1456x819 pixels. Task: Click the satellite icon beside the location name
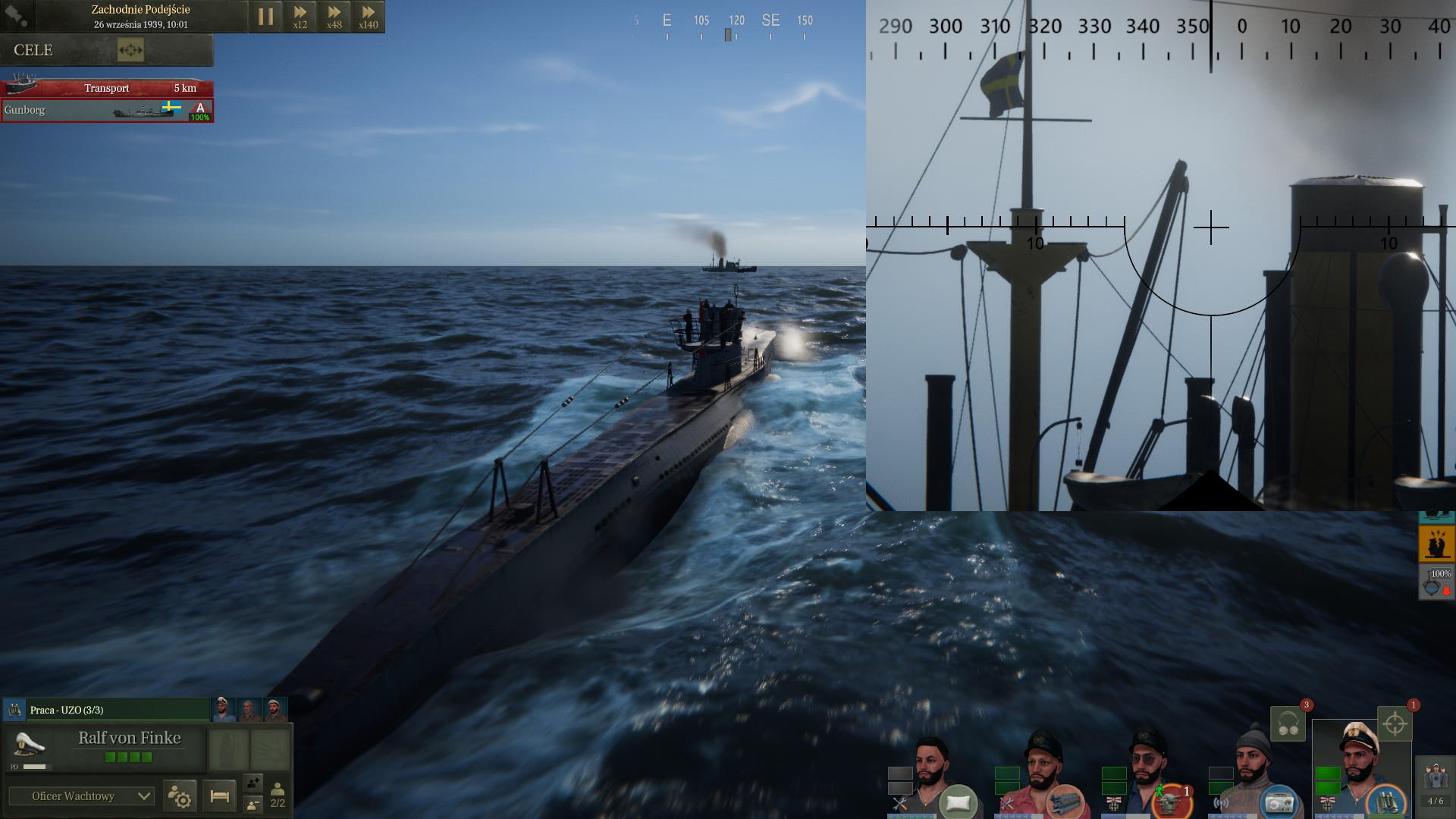coord(16,15)
